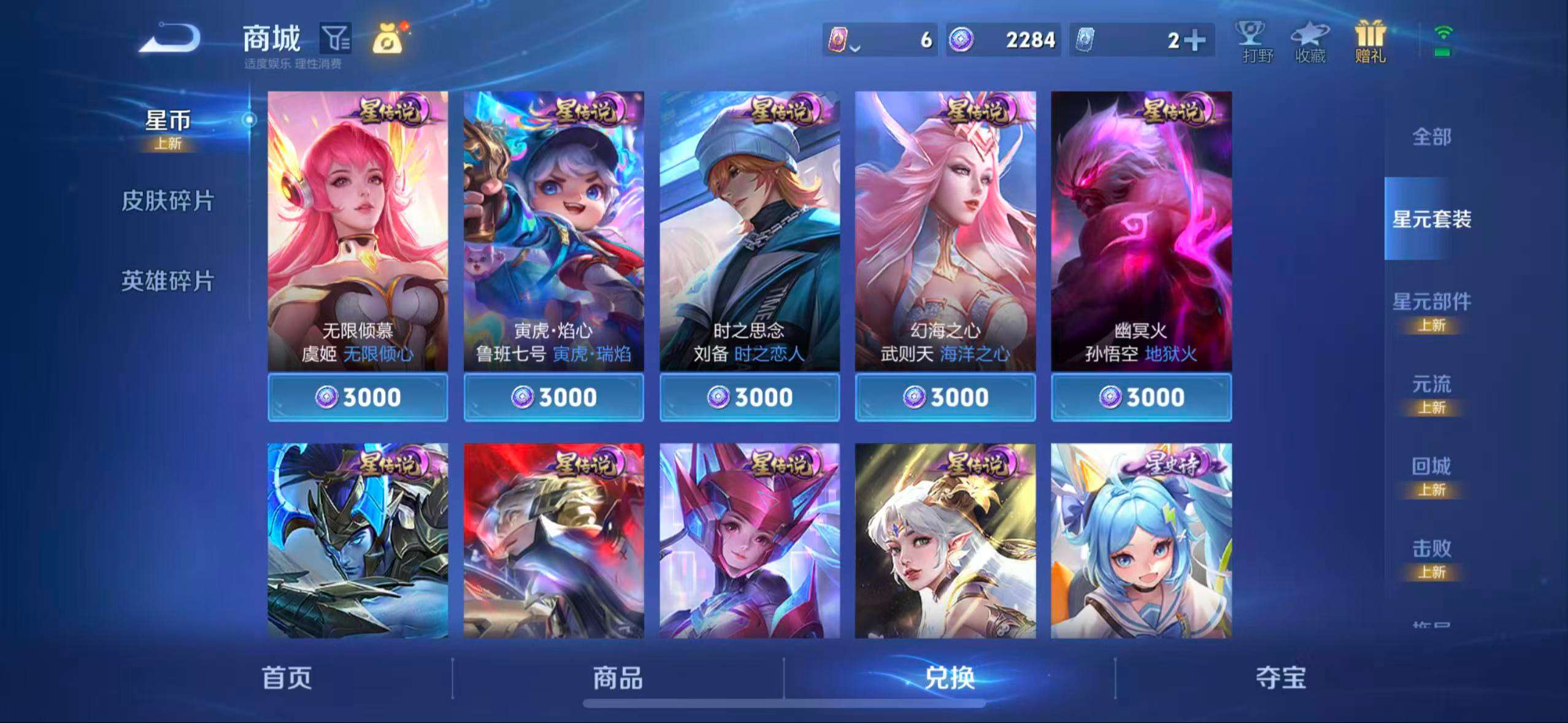Open the lucky bag icon next to 商城

coord(389,38)
